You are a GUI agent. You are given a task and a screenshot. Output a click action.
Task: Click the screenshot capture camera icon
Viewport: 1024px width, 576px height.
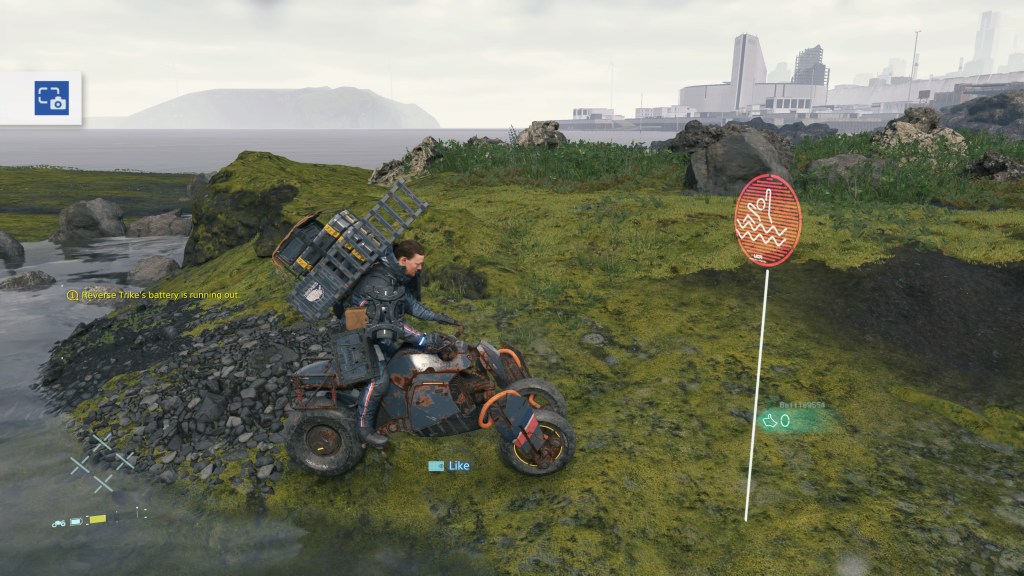tap(51, 98)
